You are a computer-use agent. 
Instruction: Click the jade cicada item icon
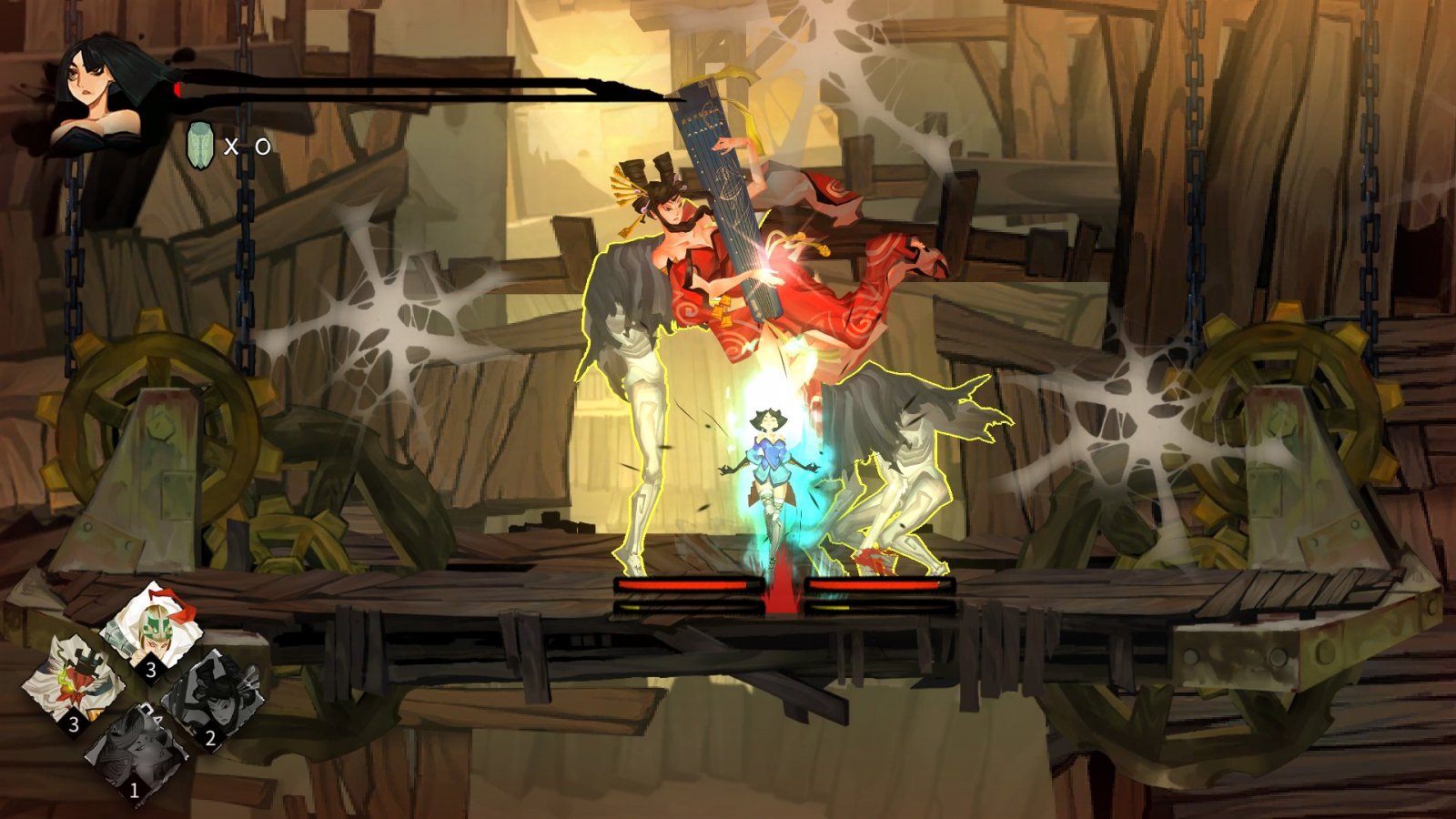click(x=200, y=146)
